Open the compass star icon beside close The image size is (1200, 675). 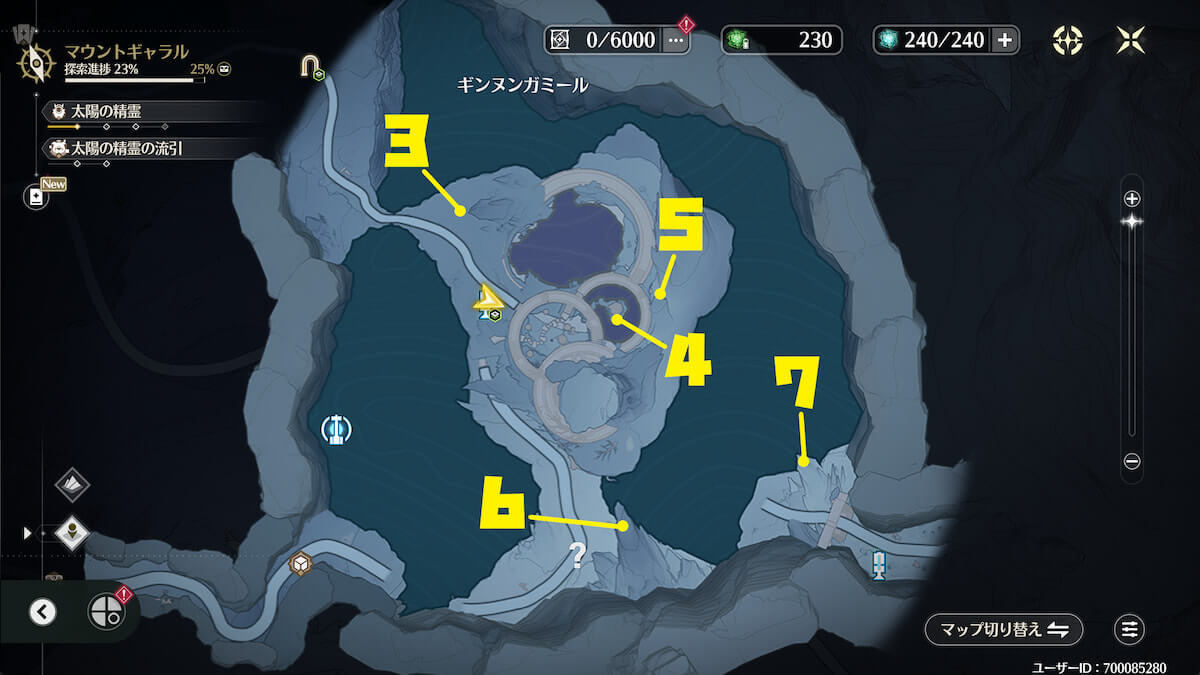[1068, 40]
